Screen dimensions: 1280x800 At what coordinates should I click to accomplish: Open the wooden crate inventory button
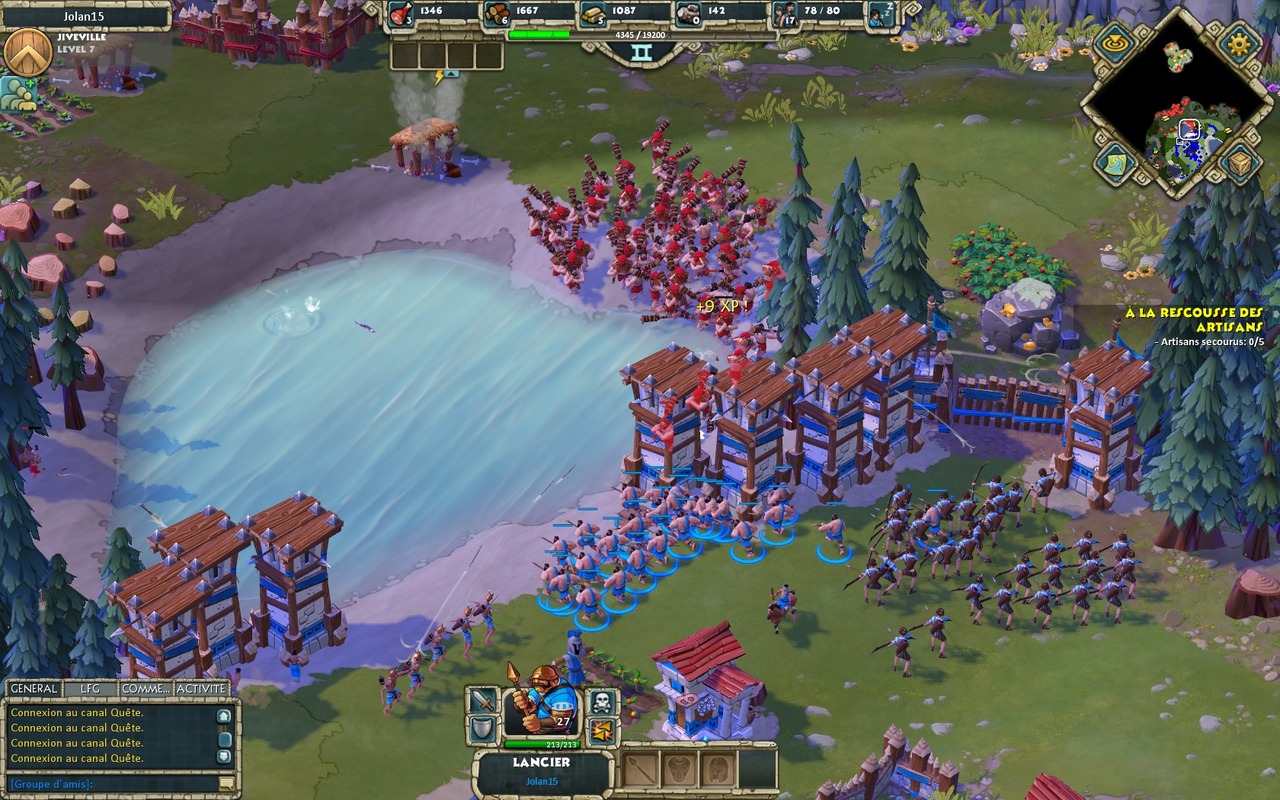click(x=1239, y=163)
